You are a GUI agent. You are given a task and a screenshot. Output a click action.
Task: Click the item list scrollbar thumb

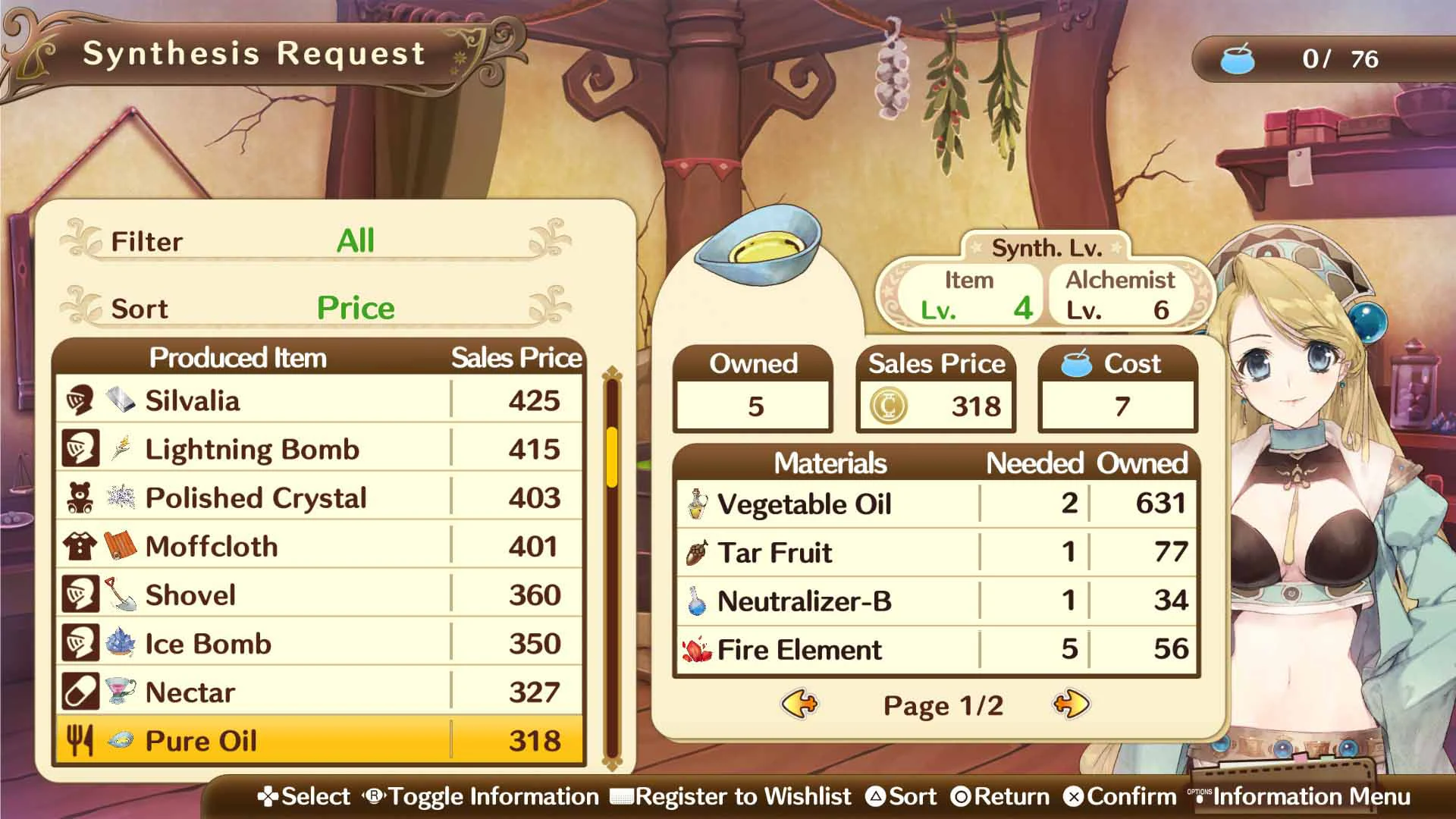612,457
